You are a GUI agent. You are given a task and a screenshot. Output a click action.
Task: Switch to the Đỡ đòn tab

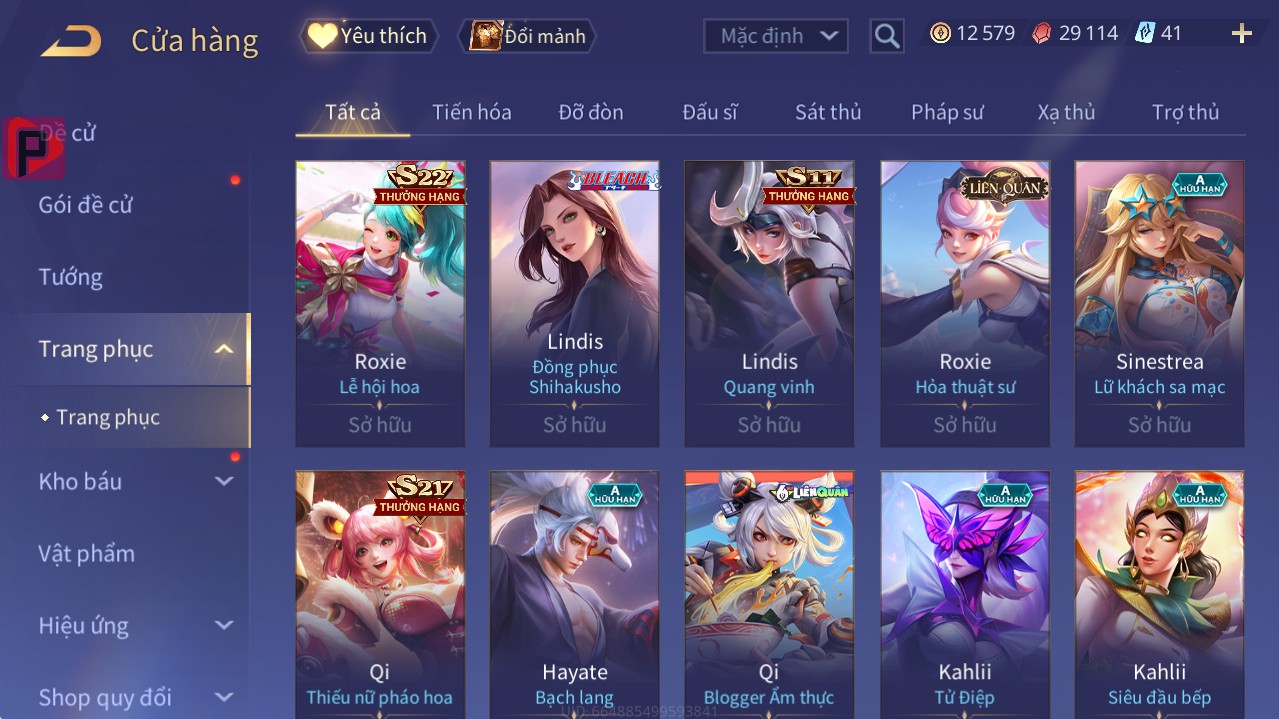[590, 112]
